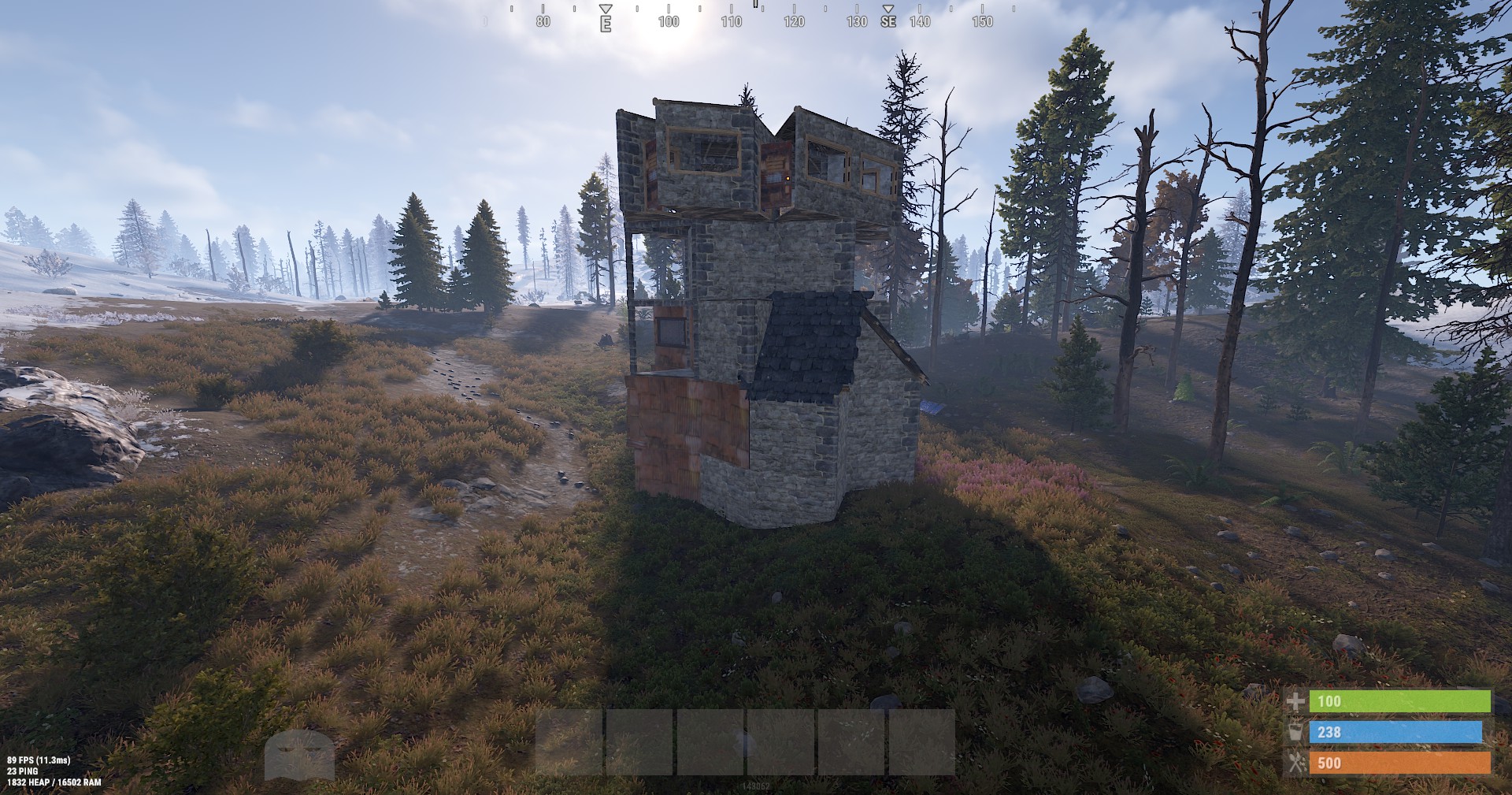Select the E direction label on the compass
Image resolution: width=1512 pixels, height=795 pixels.
tap(605, 24)
